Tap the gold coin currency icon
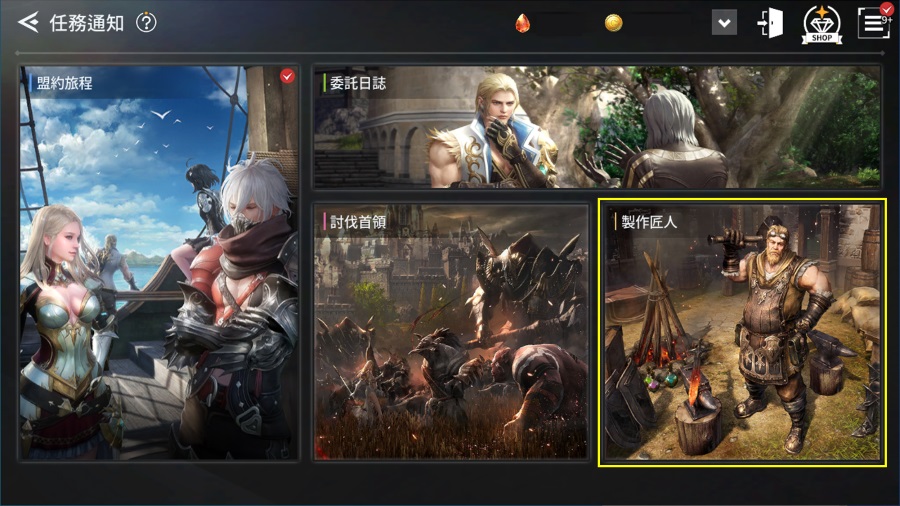Viewport: 900px width, 506px height. [613, 23]
